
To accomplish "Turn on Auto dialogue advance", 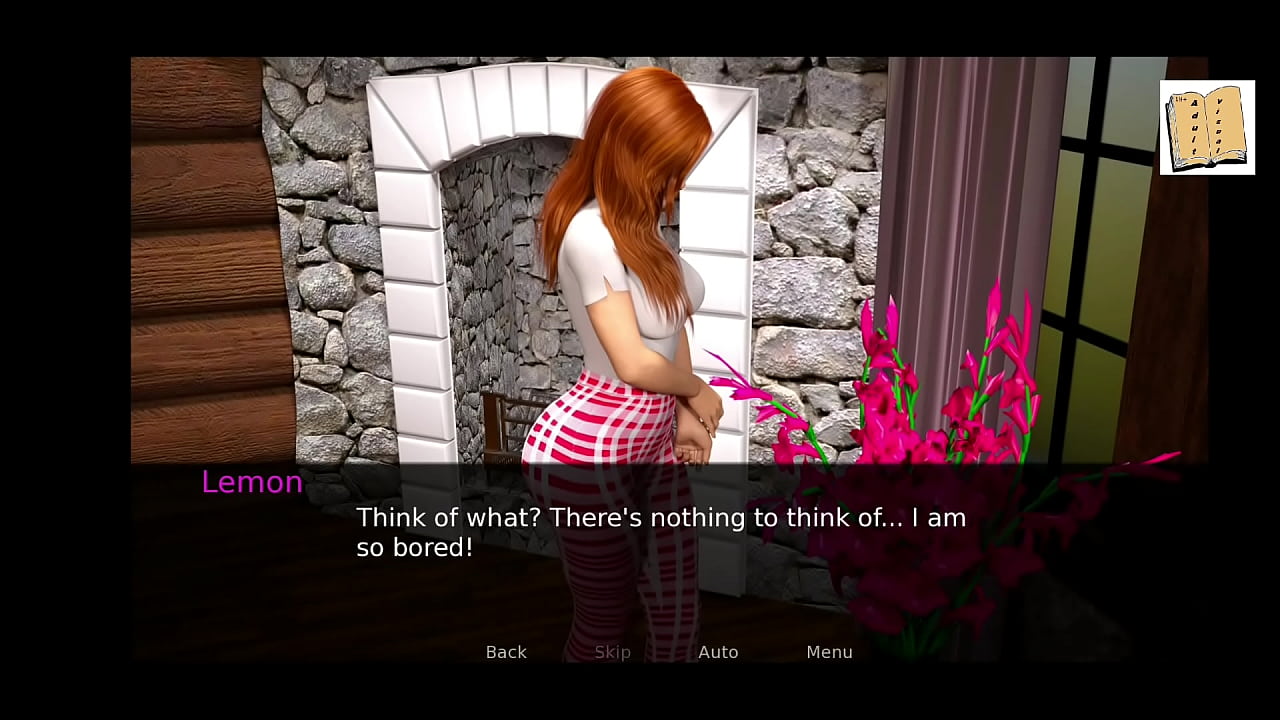I will [x=718, y=652].
